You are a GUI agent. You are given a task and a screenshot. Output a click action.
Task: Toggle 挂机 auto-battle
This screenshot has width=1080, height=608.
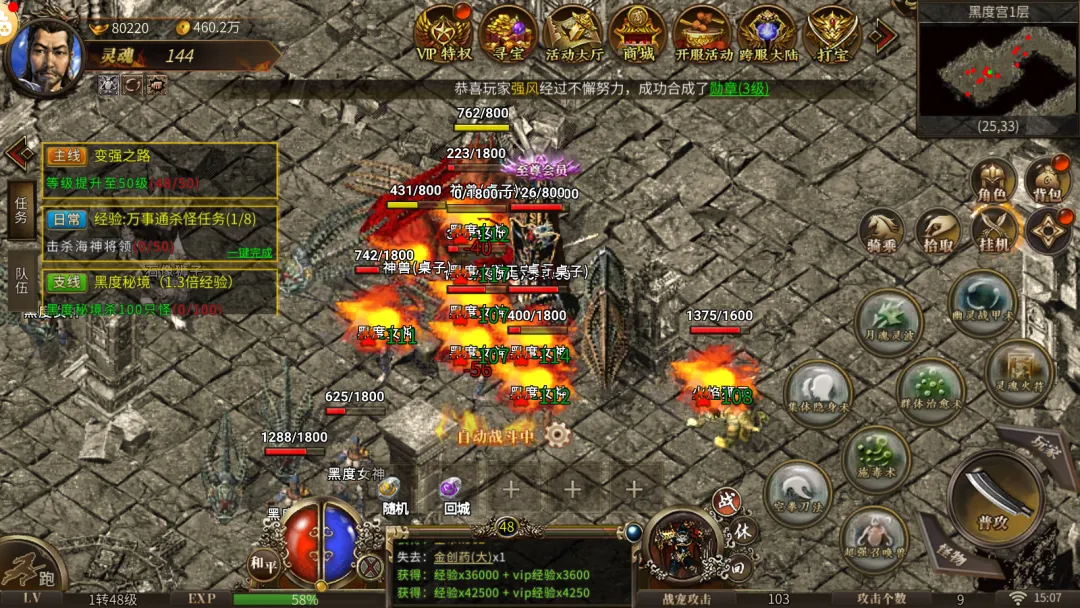pyautogui.click(x=993, y=230)
